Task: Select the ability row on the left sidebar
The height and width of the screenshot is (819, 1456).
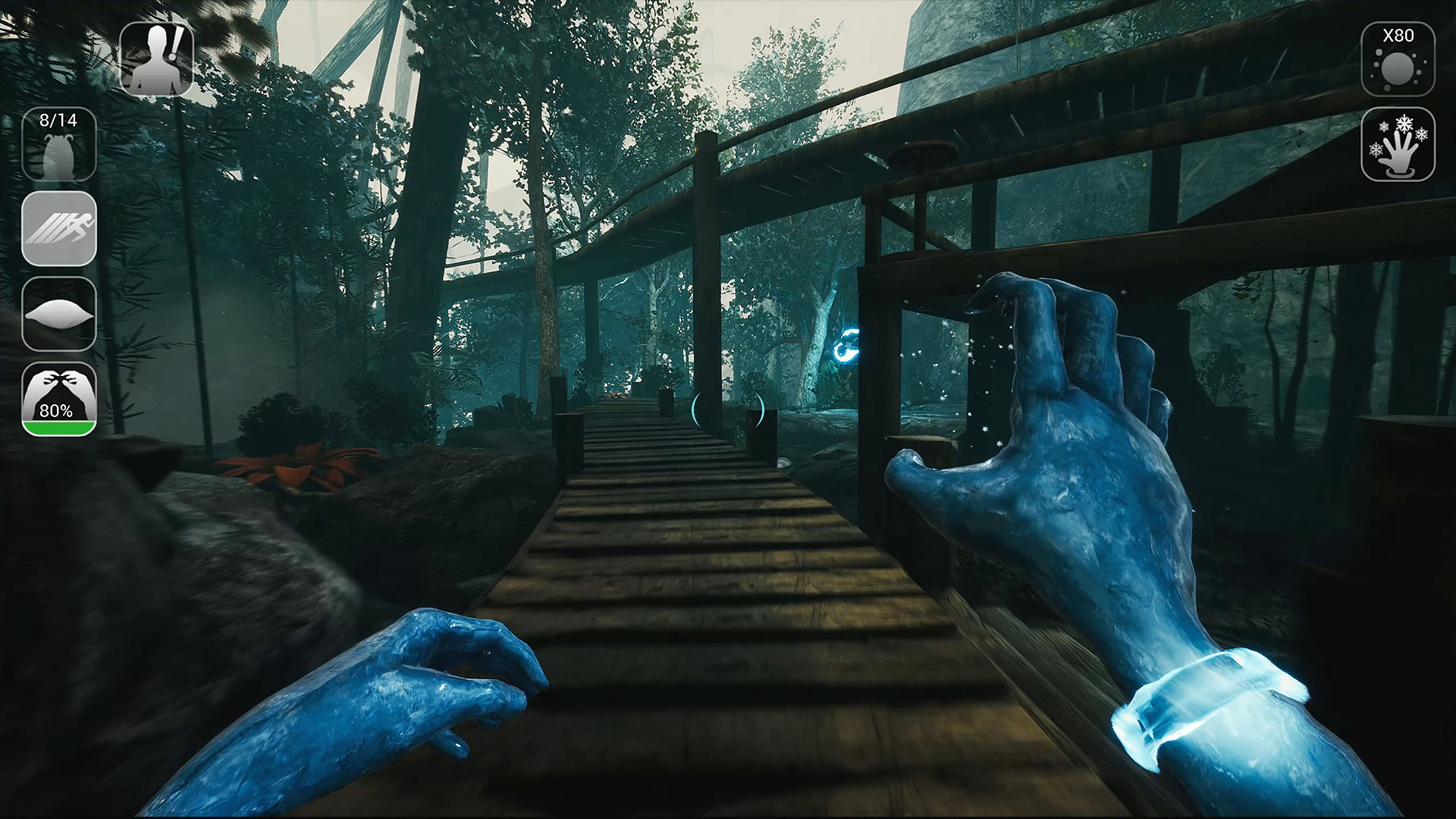Action: (59, 230)
